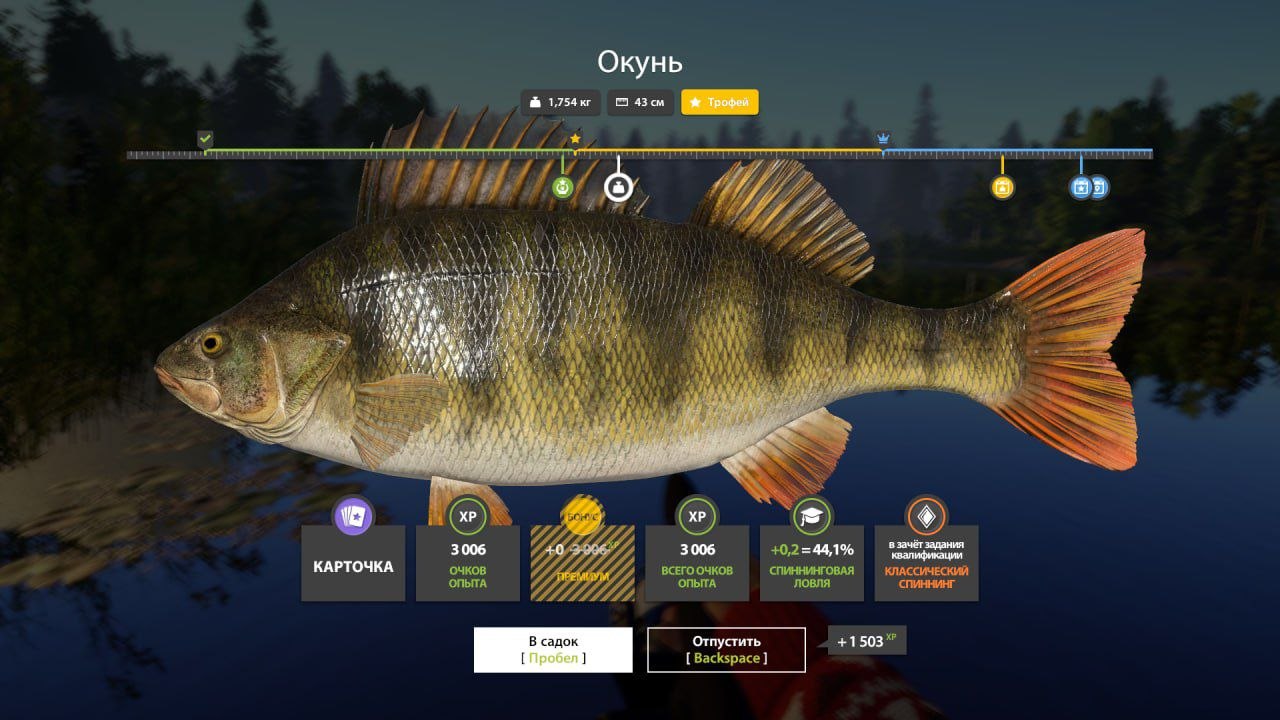Viewport: 1280px width, 720px height.
Task: Click the orange diamond Классический спиннинг icon
Action: tap(927, 518)
